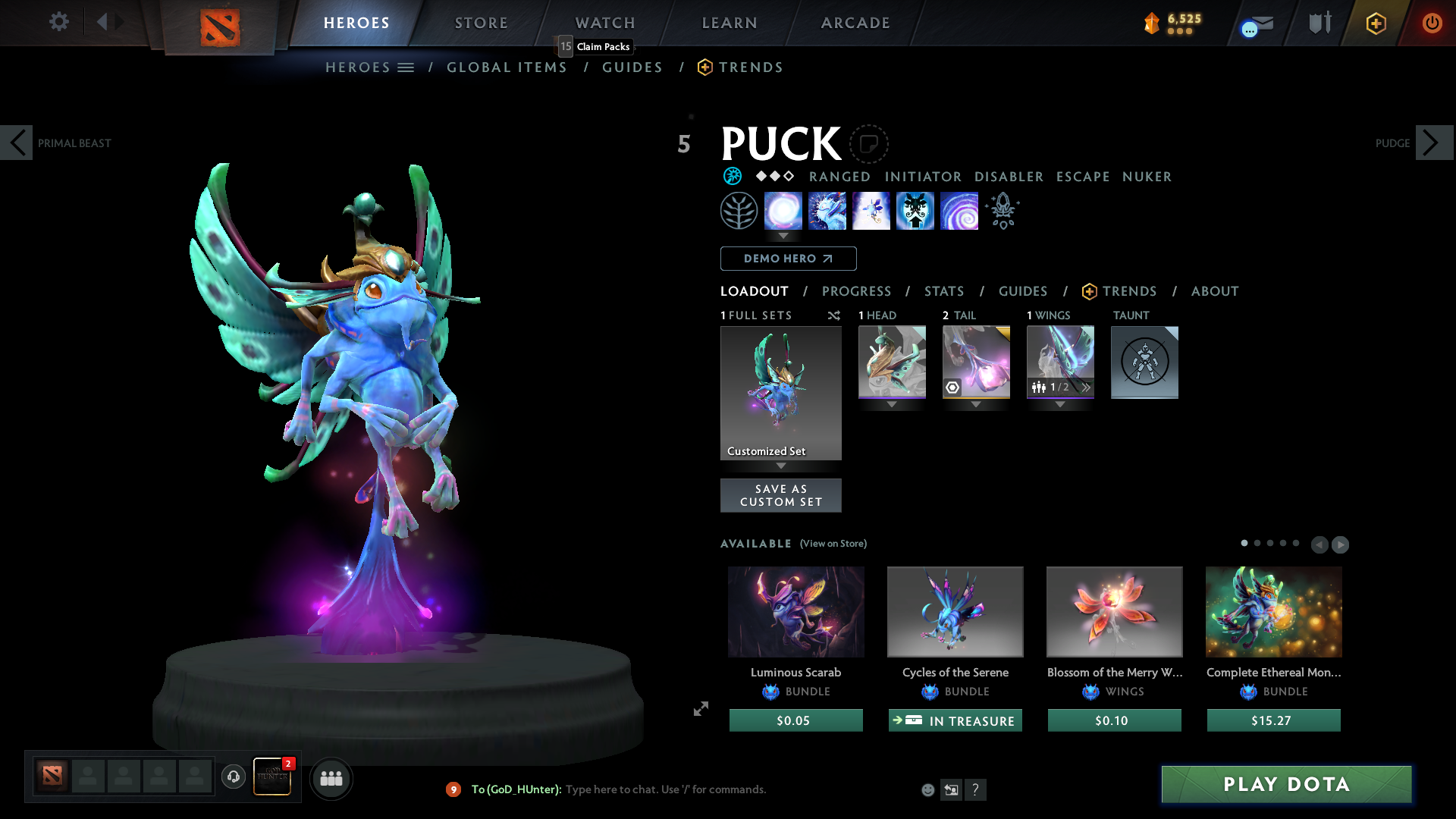Image resolution: width=1456 pixels, height=819 pixels.
Task: Toggle the spectate eye on the Tail item
Action: 954,388
